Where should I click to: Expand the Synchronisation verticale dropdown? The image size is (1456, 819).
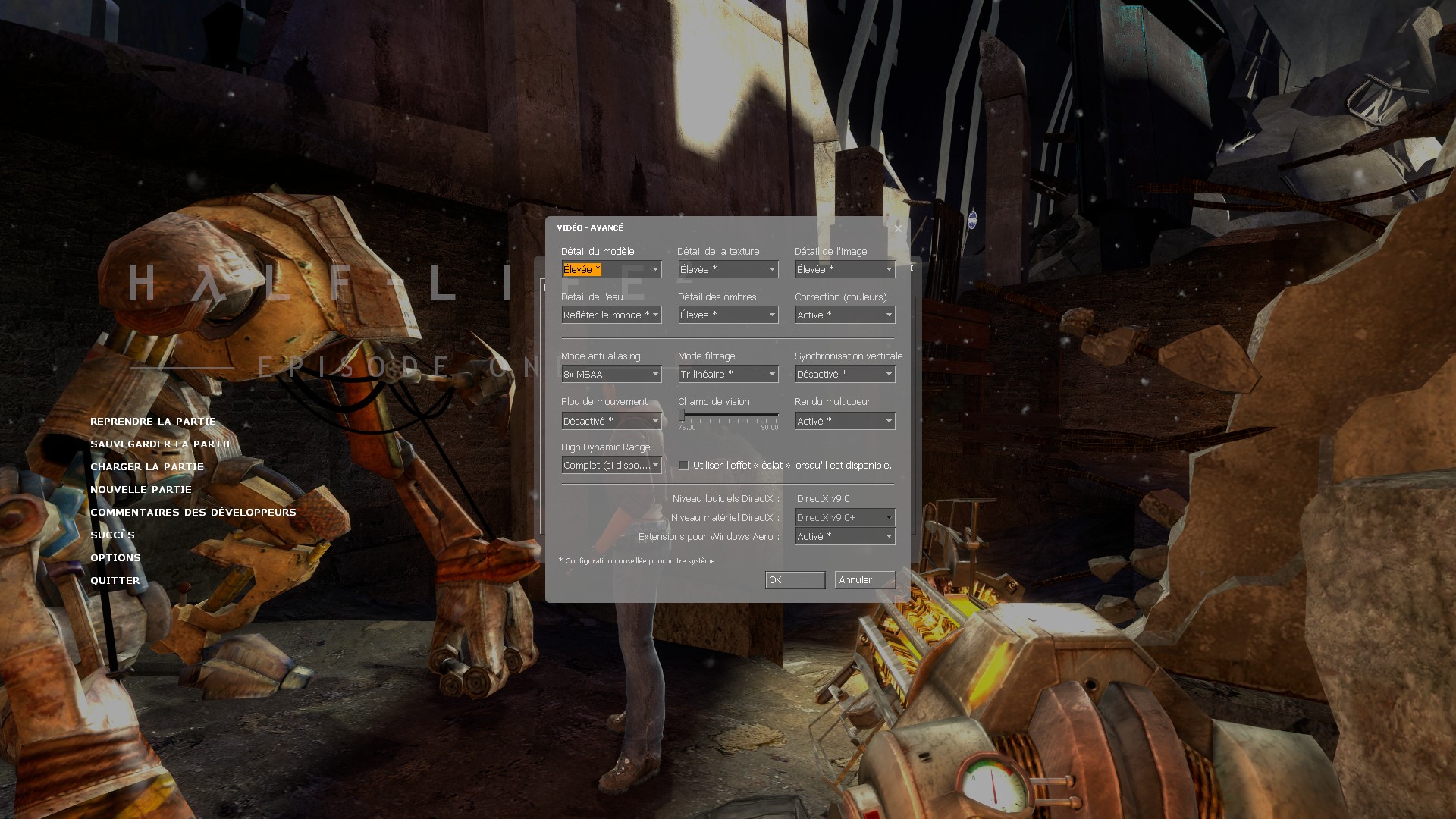click(x=845, y=375)
